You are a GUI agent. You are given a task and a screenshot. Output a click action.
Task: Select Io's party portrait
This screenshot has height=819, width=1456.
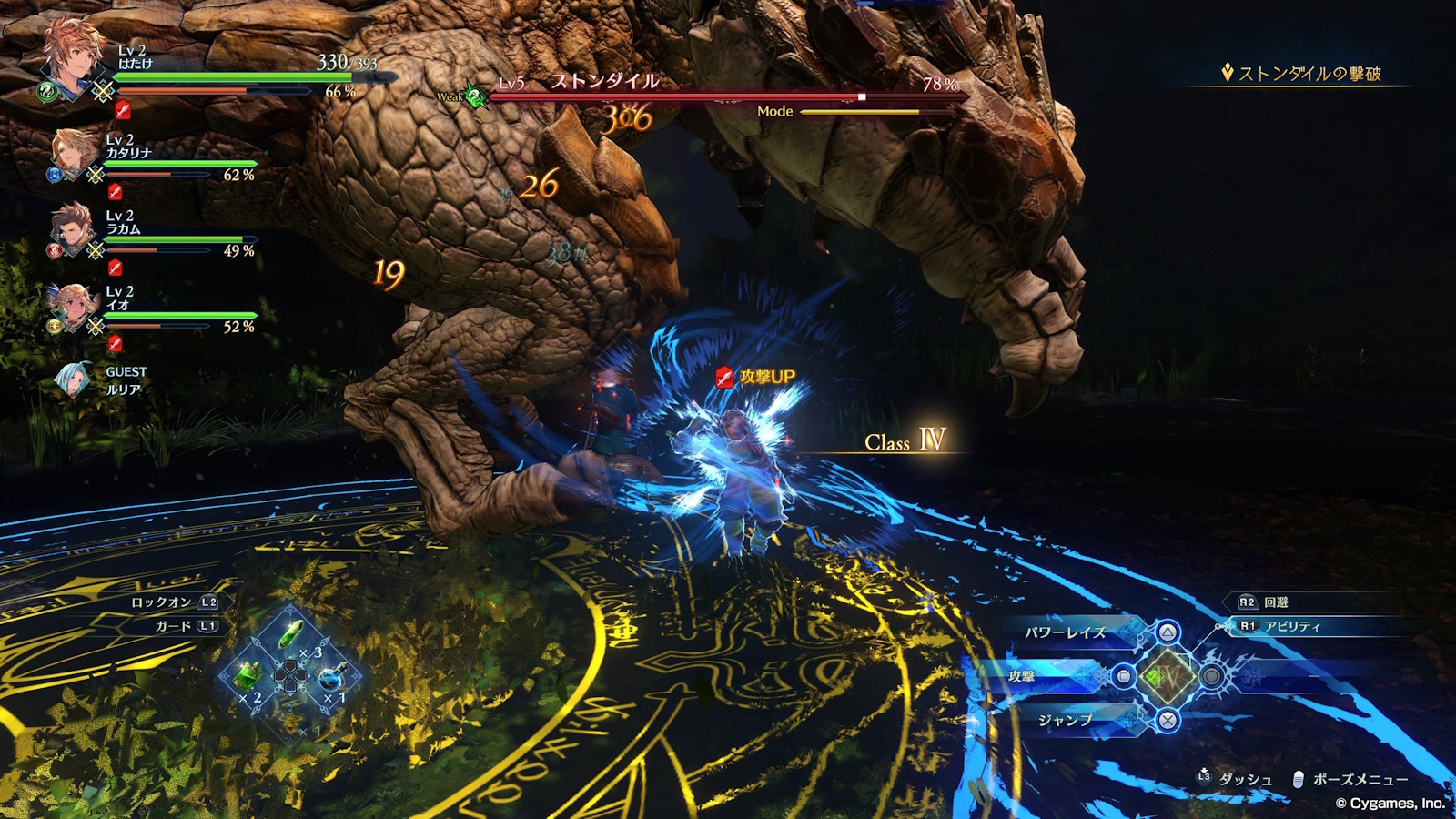[73, 306]
